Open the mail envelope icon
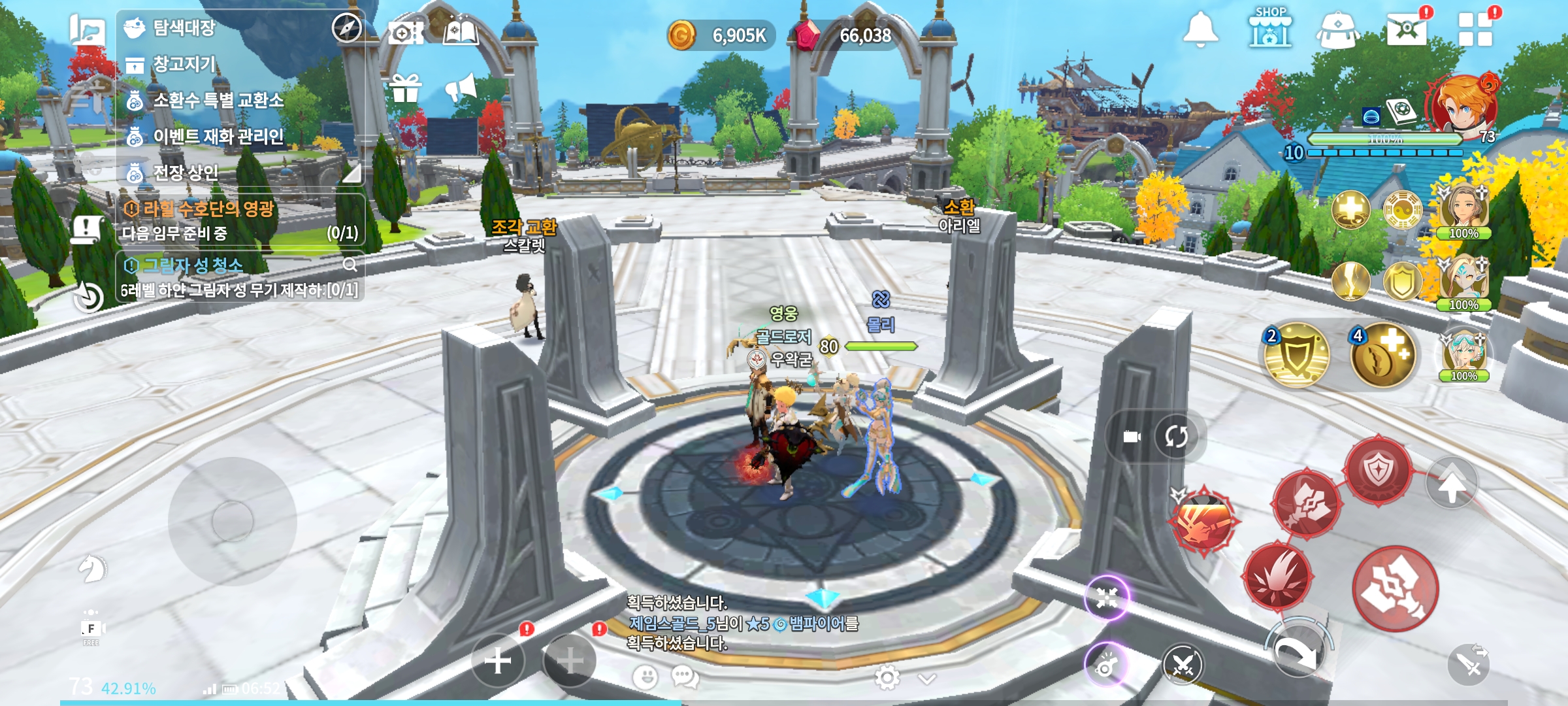Viewport: 1568px width, 706px height. [x=1407, y=29]
